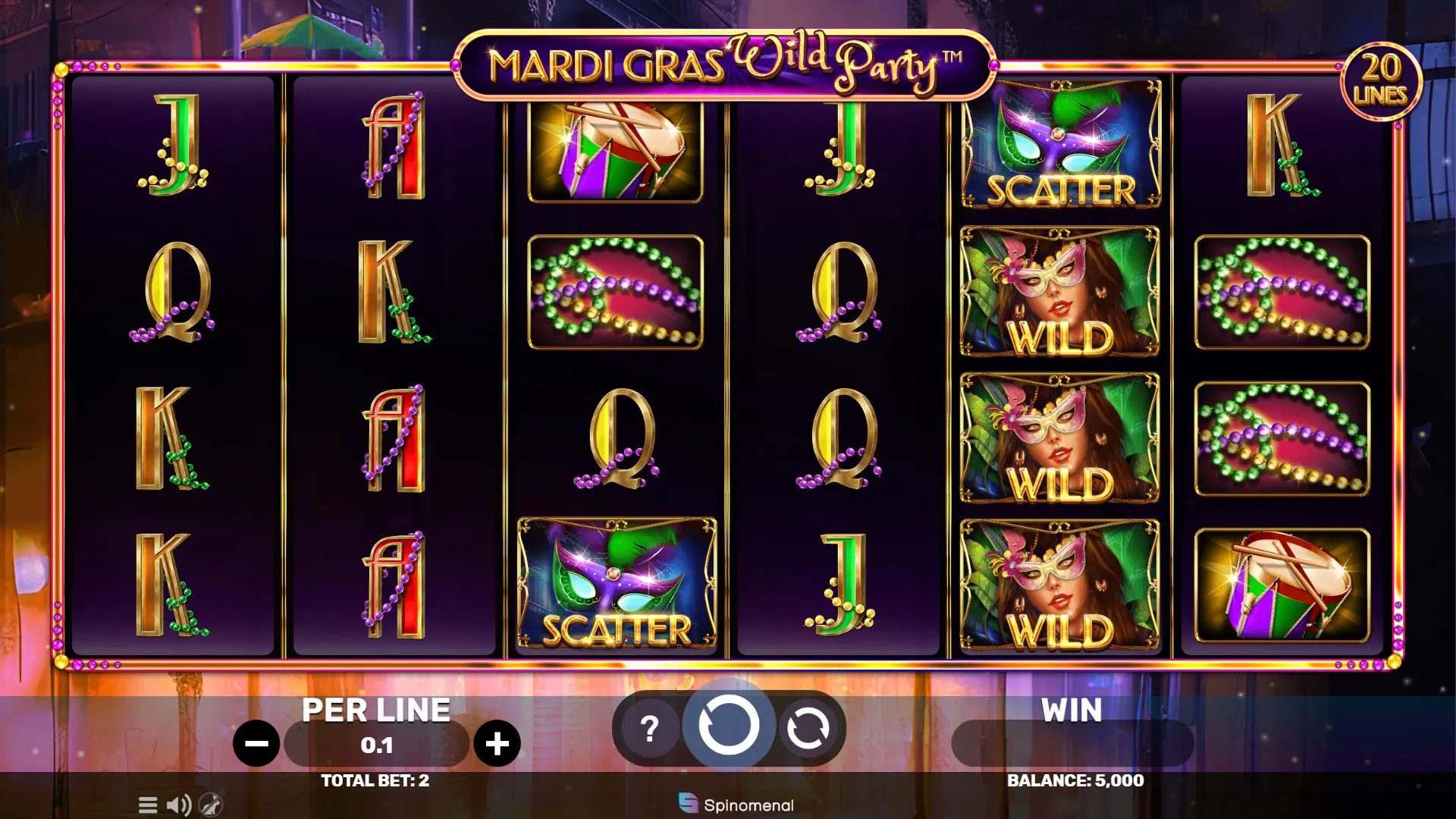Toggle the rabbit turbo spin mode

[211, 805]
